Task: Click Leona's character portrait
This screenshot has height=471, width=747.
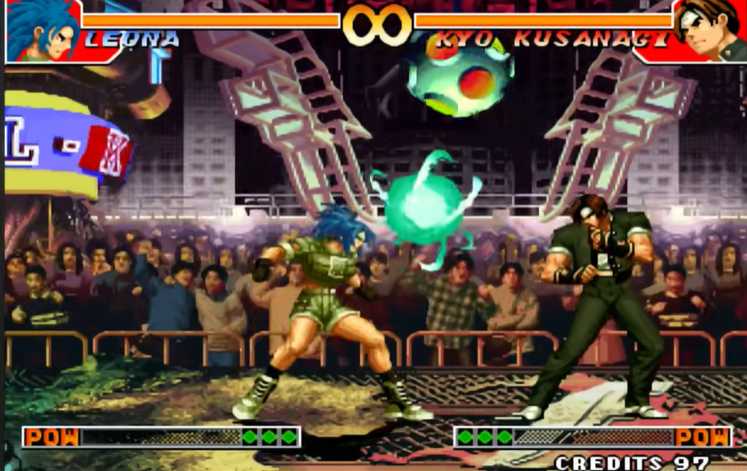Action: click(x=41, y=30)
